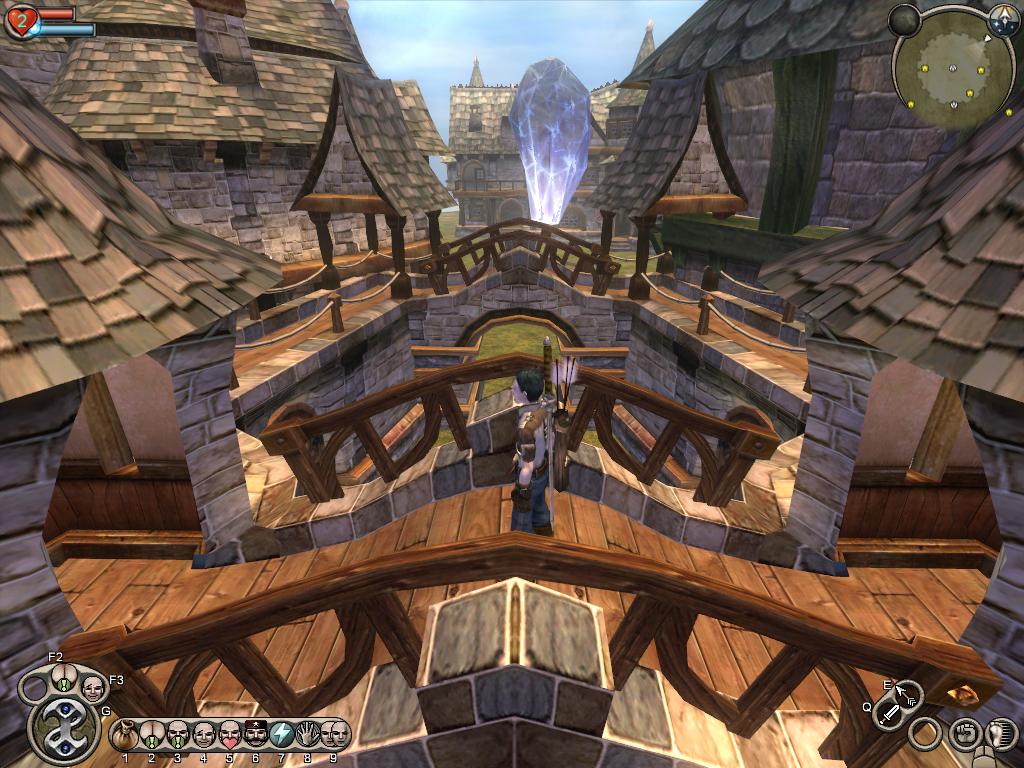This screenshot has width=1024, height=768.
Task: Select the pouch item in hotbar slot 1
Action: [x=125, y=735]
